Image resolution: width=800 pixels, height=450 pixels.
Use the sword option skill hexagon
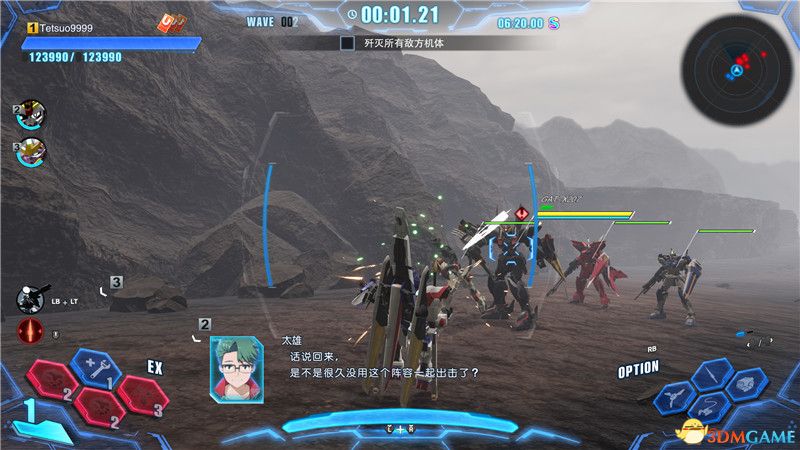click(709, 375)
